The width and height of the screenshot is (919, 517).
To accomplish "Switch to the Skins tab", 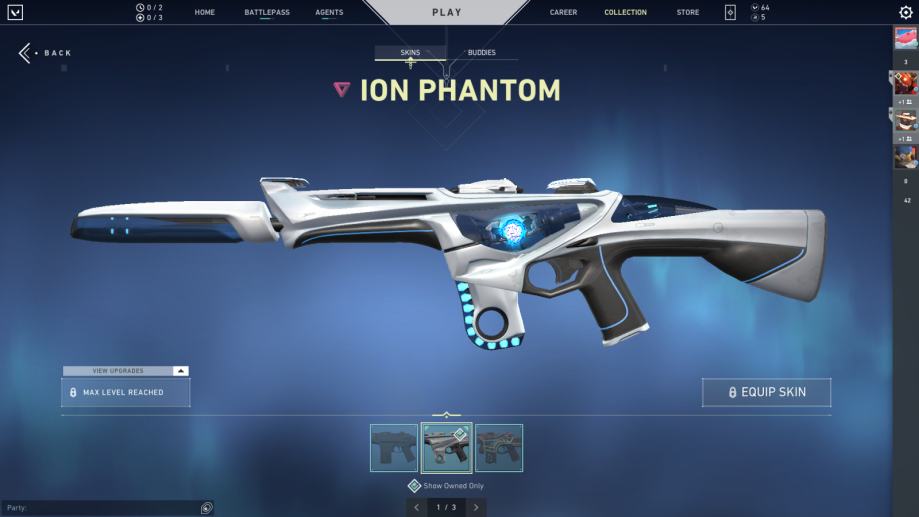I will pos(410,53).
